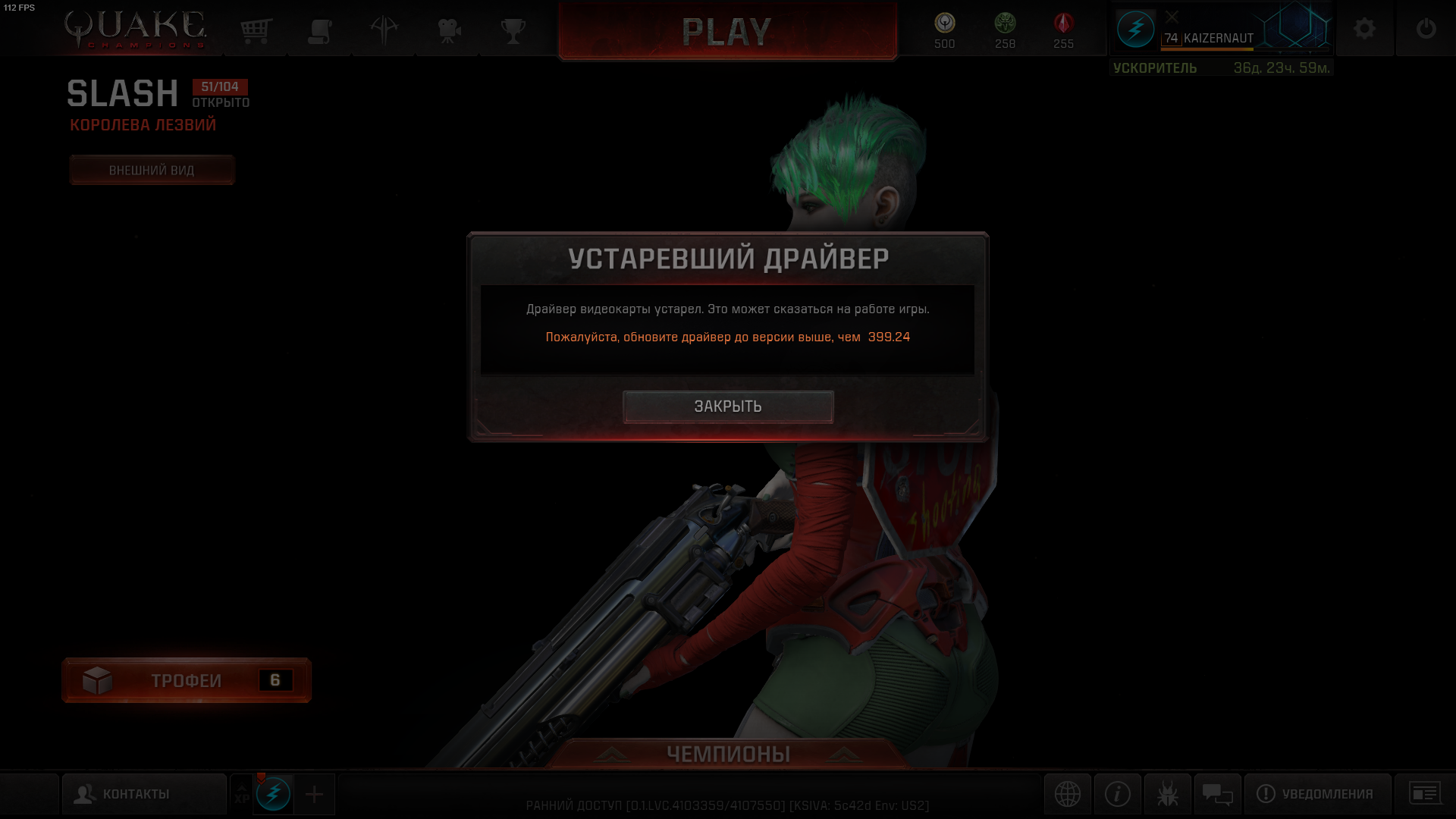Click the lightning booster icon top right
This screenshot has width=1456, height=819.
[1135, 29]
